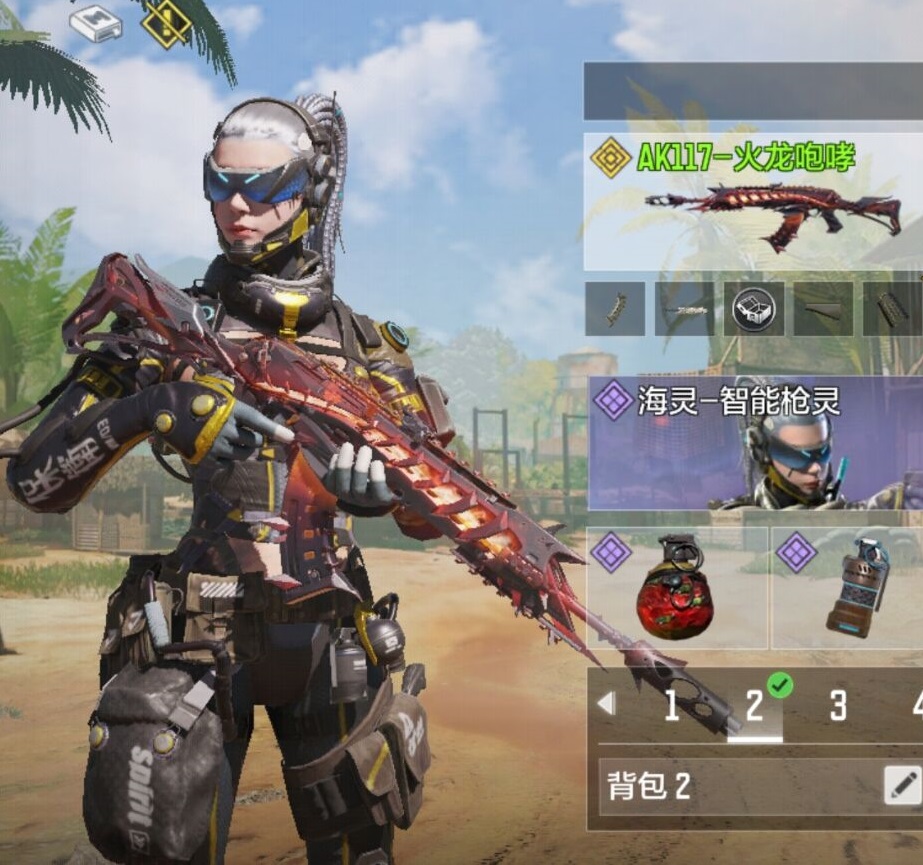Switch to loadout 3

(x=838, y=707)
